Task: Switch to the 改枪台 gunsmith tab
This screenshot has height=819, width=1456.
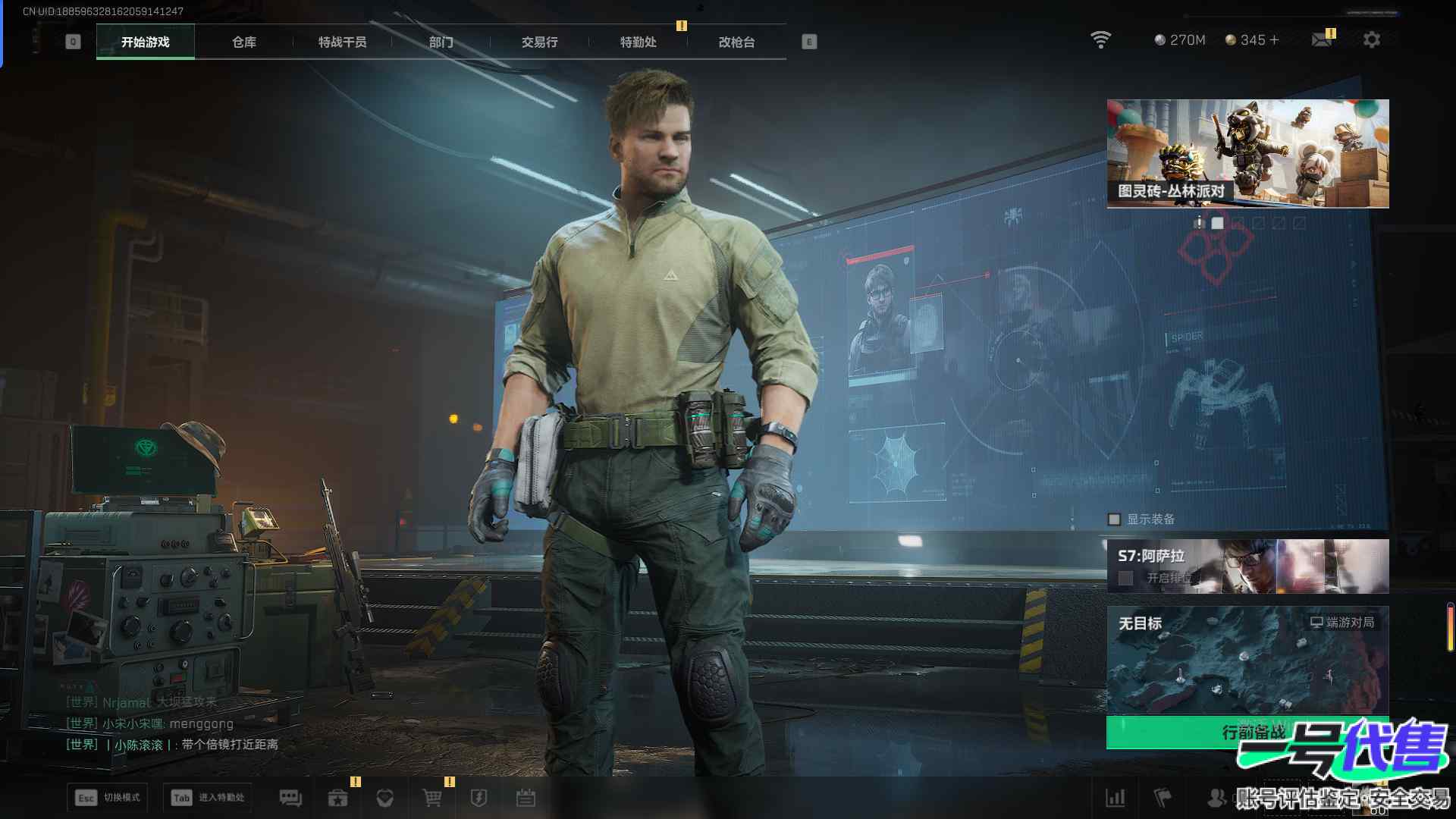Action: tap(736, 42)
